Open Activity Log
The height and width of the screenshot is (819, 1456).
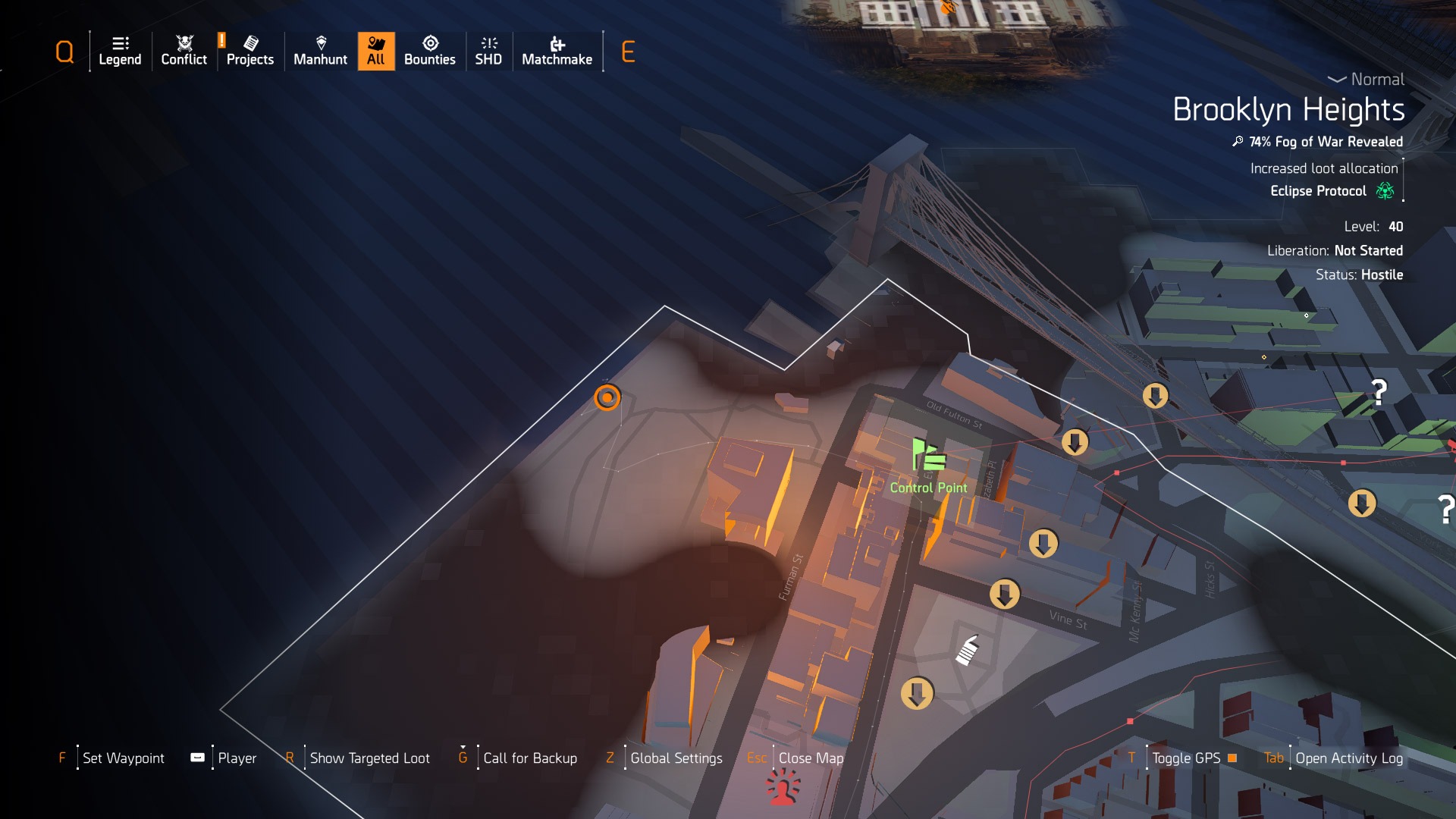tap(1348, 758)
